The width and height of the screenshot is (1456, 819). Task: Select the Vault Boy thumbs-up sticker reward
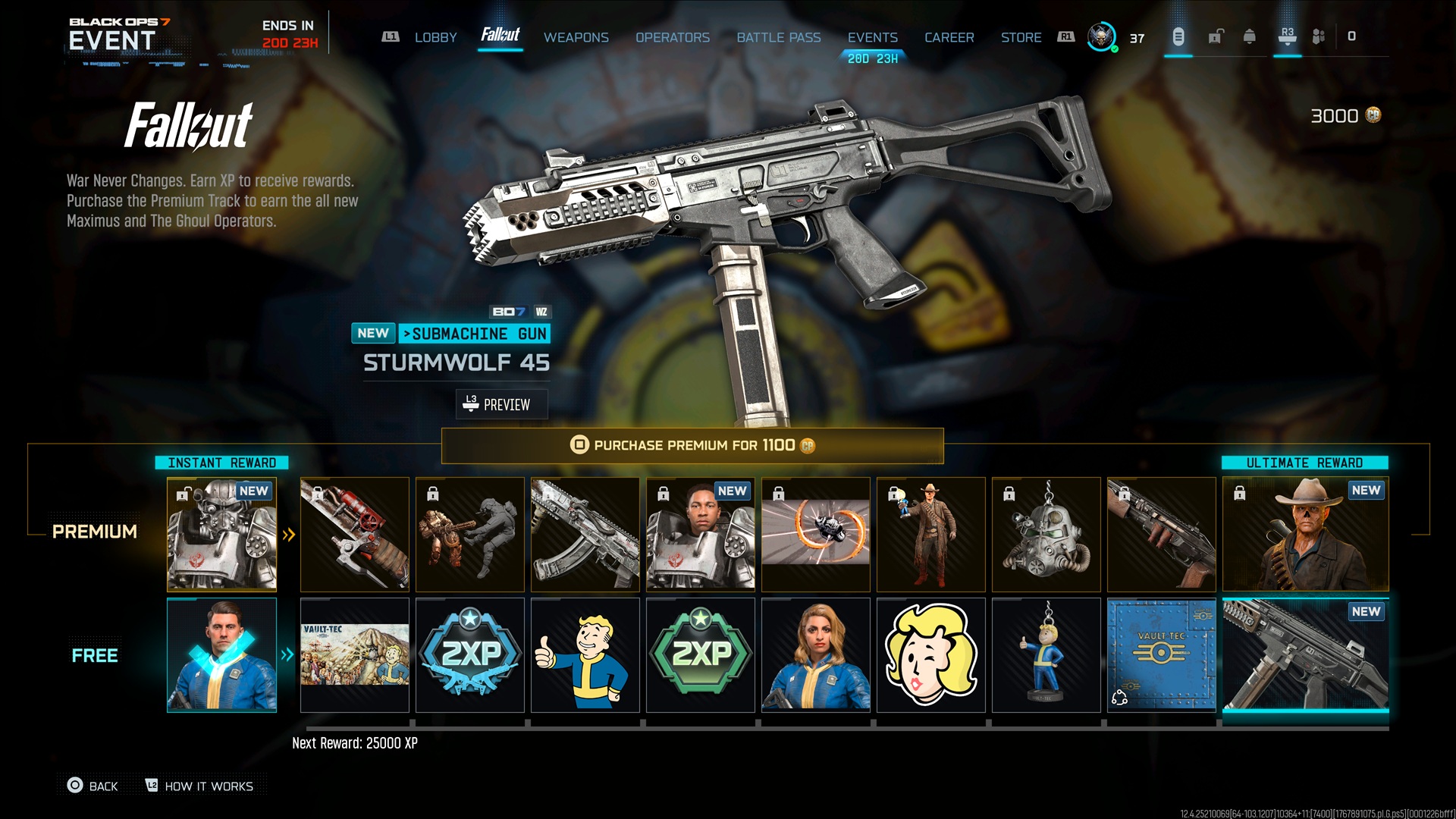585,655
